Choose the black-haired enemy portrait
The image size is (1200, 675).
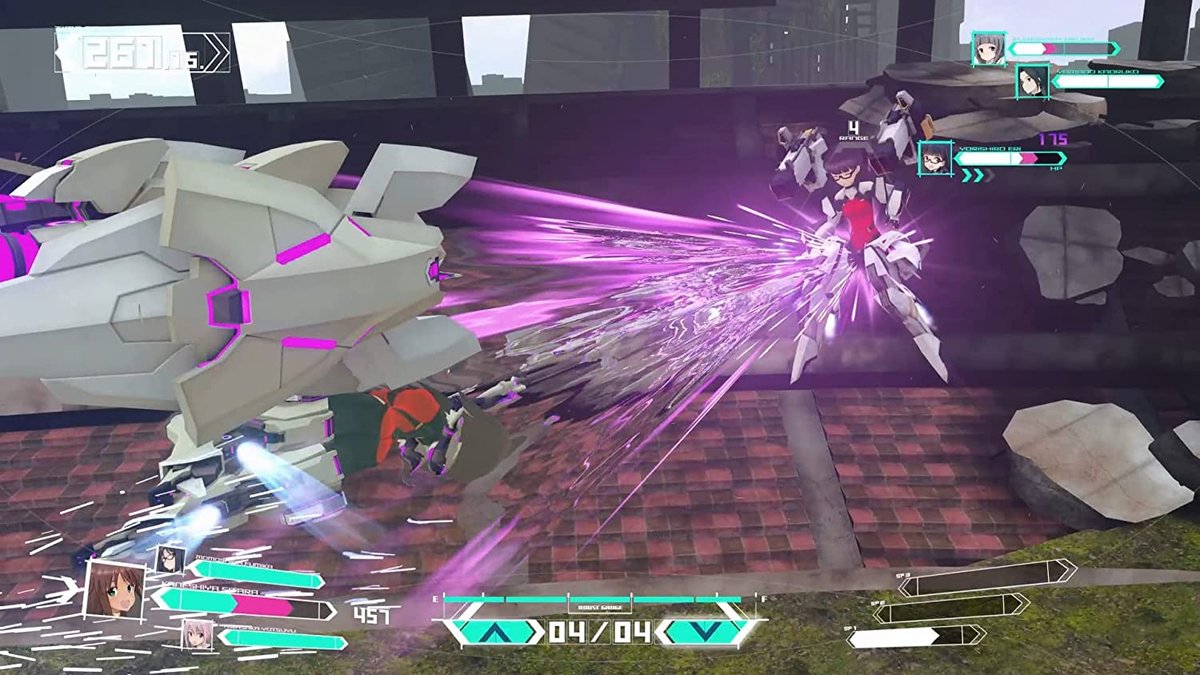(x=1032, y=81)
